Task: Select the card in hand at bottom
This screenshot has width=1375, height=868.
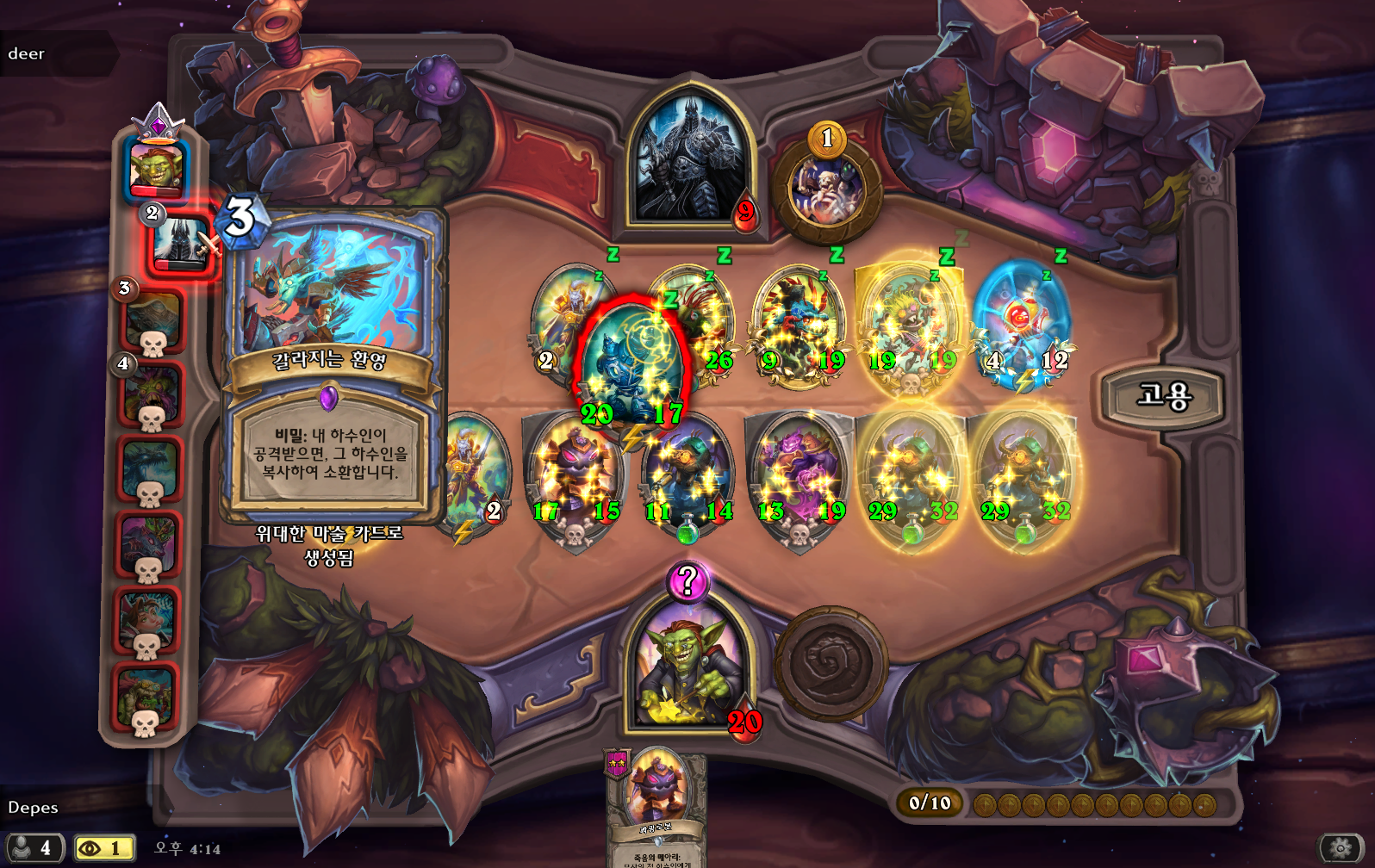Action: coord(656,805)
